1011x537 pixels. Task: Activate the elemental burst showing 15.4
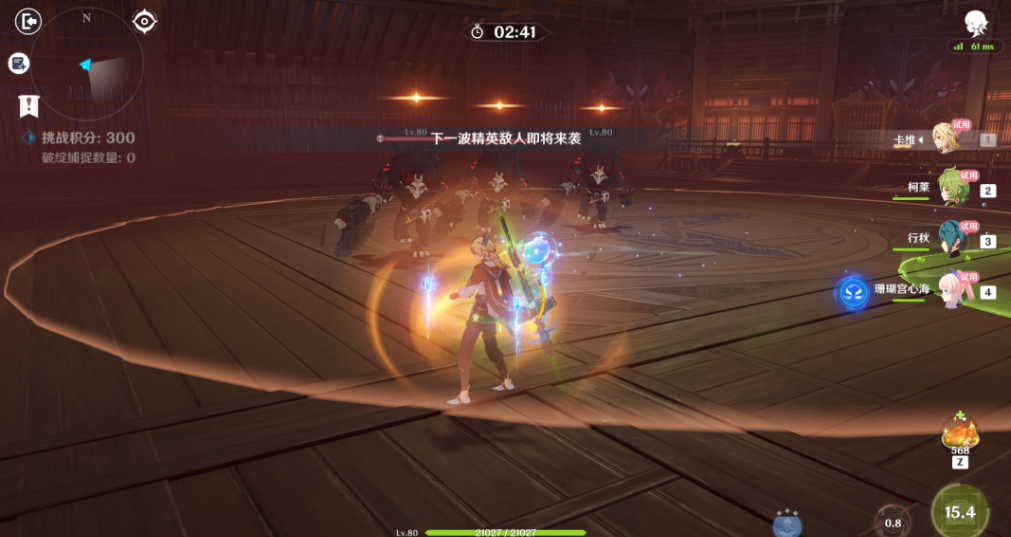tap(960, 512)
